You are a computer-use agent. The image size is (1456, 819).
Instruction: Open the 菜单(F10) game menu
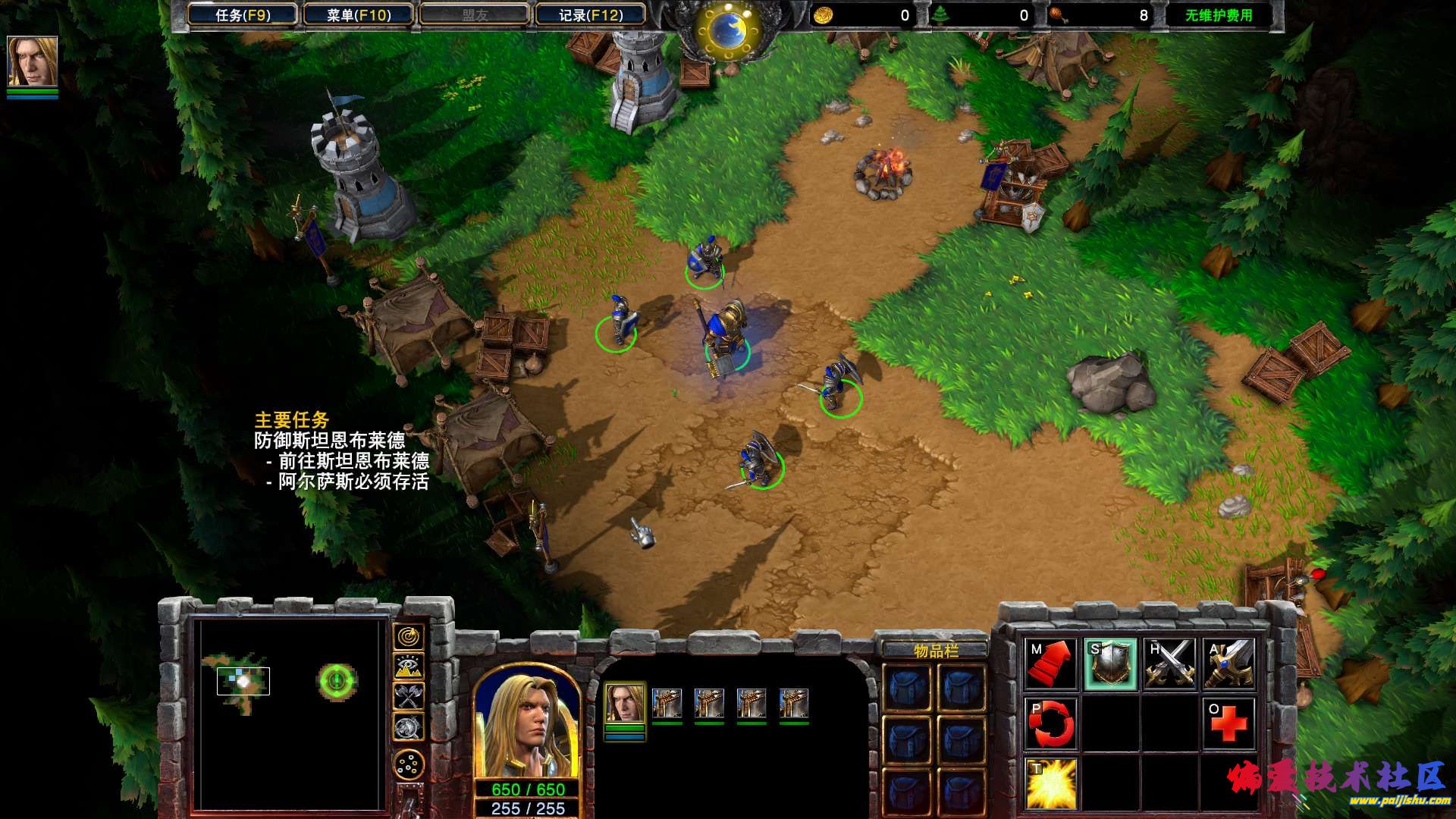click(x=359, y=15)
